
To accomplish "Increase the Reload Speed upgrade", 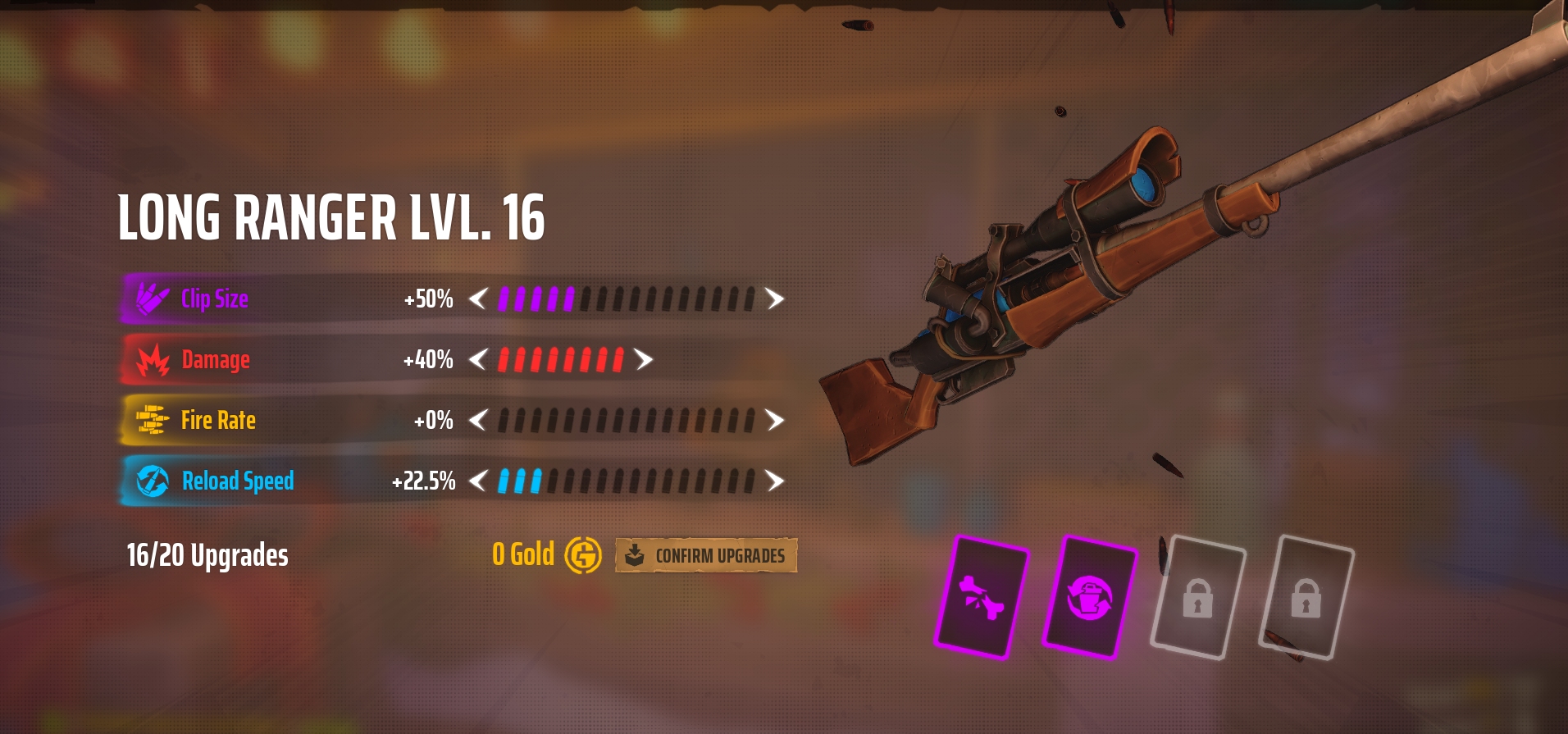I will (x=774, y=481).
